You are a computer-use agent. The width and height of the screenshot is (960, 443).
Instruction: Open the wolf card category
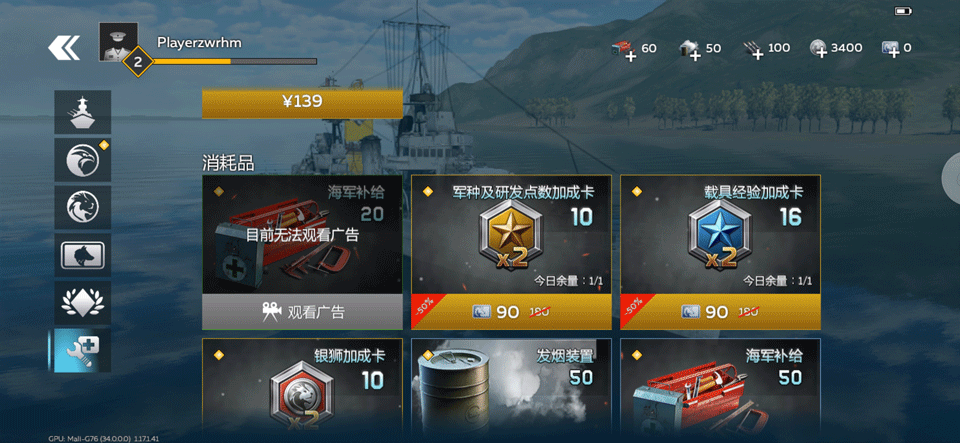(82, 255)
